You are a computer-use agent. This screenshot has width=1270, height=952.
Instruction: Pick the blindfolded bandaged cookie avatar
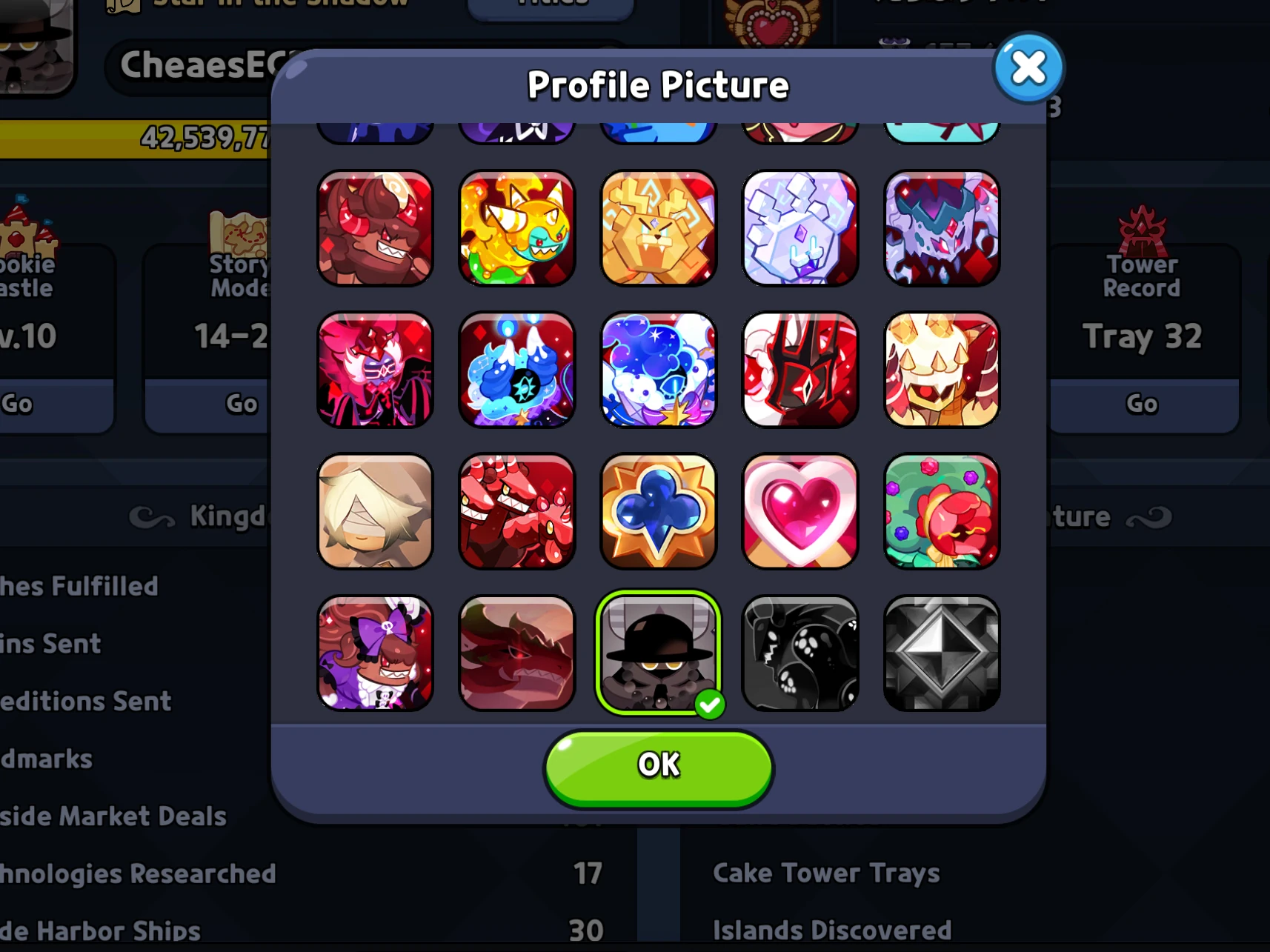click(x=375, y=511)
